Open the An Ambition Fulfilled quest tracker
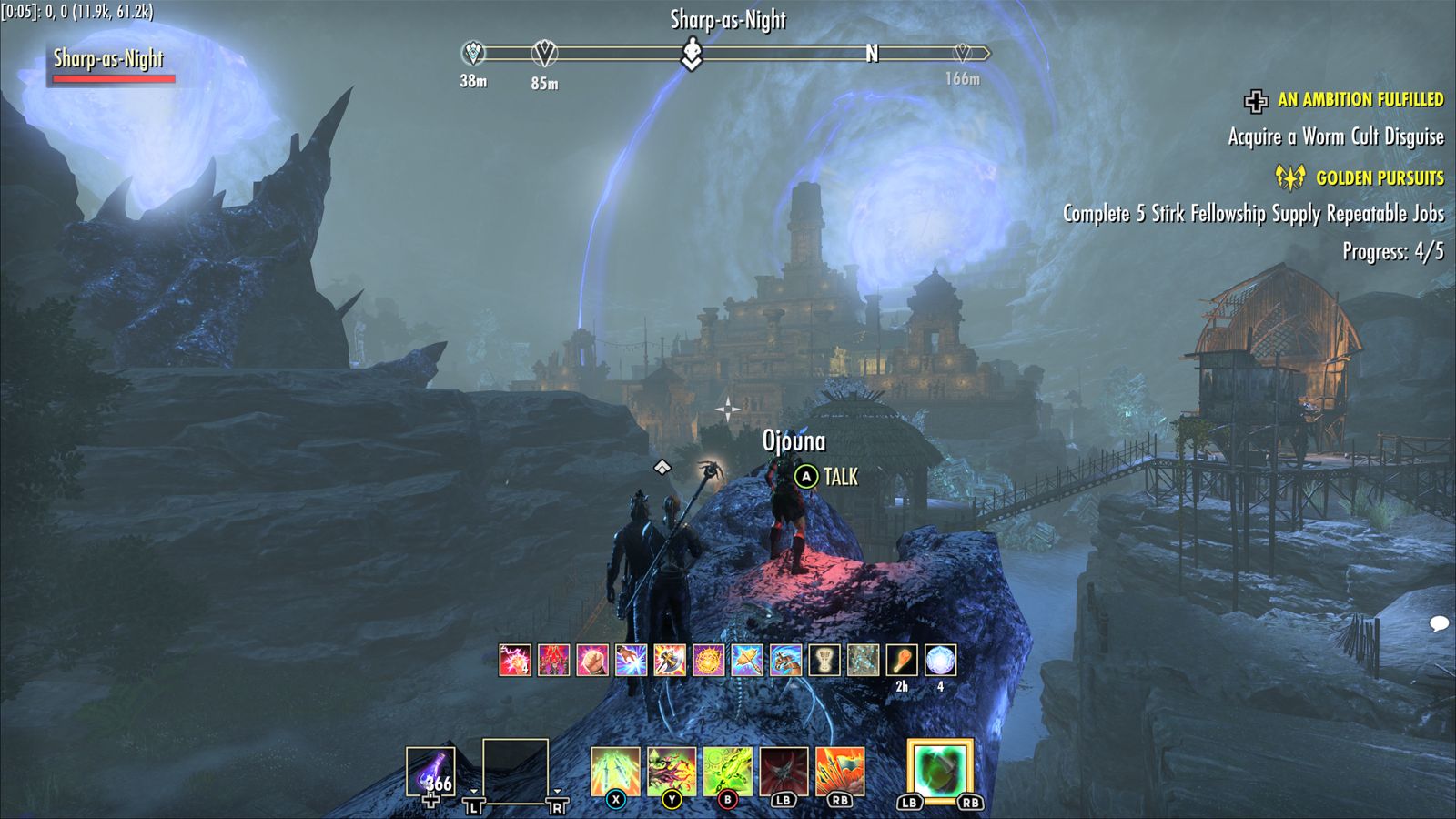 pyautogui.click(x=1360, y=100)
